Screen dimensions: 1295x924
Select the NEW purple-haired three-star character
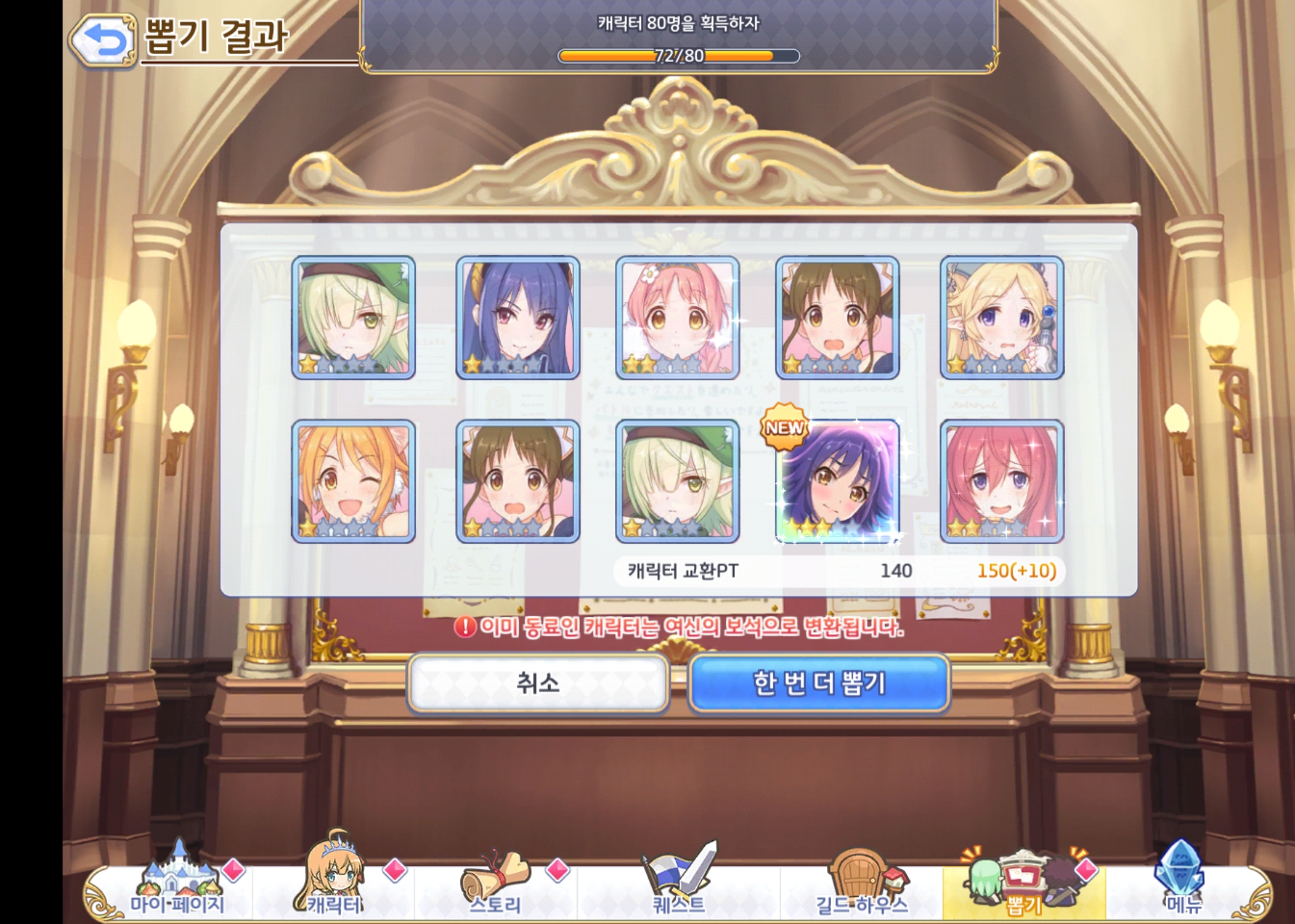(x=838, y=481)
